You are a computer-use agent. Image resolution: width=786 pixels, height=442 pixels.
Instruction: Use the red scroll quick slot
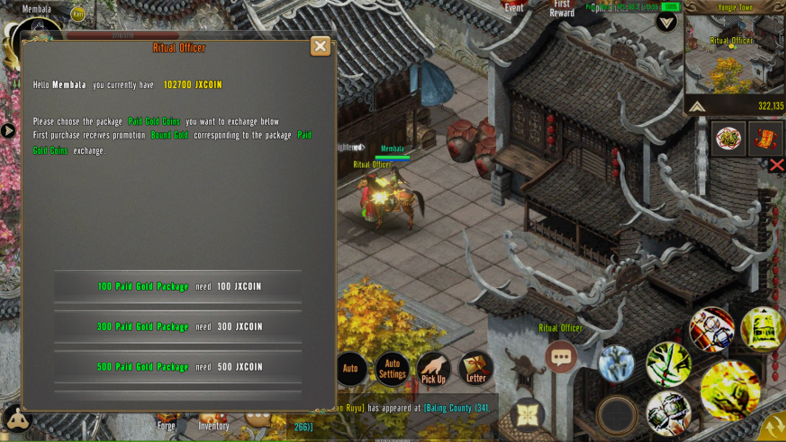(766, 137)
